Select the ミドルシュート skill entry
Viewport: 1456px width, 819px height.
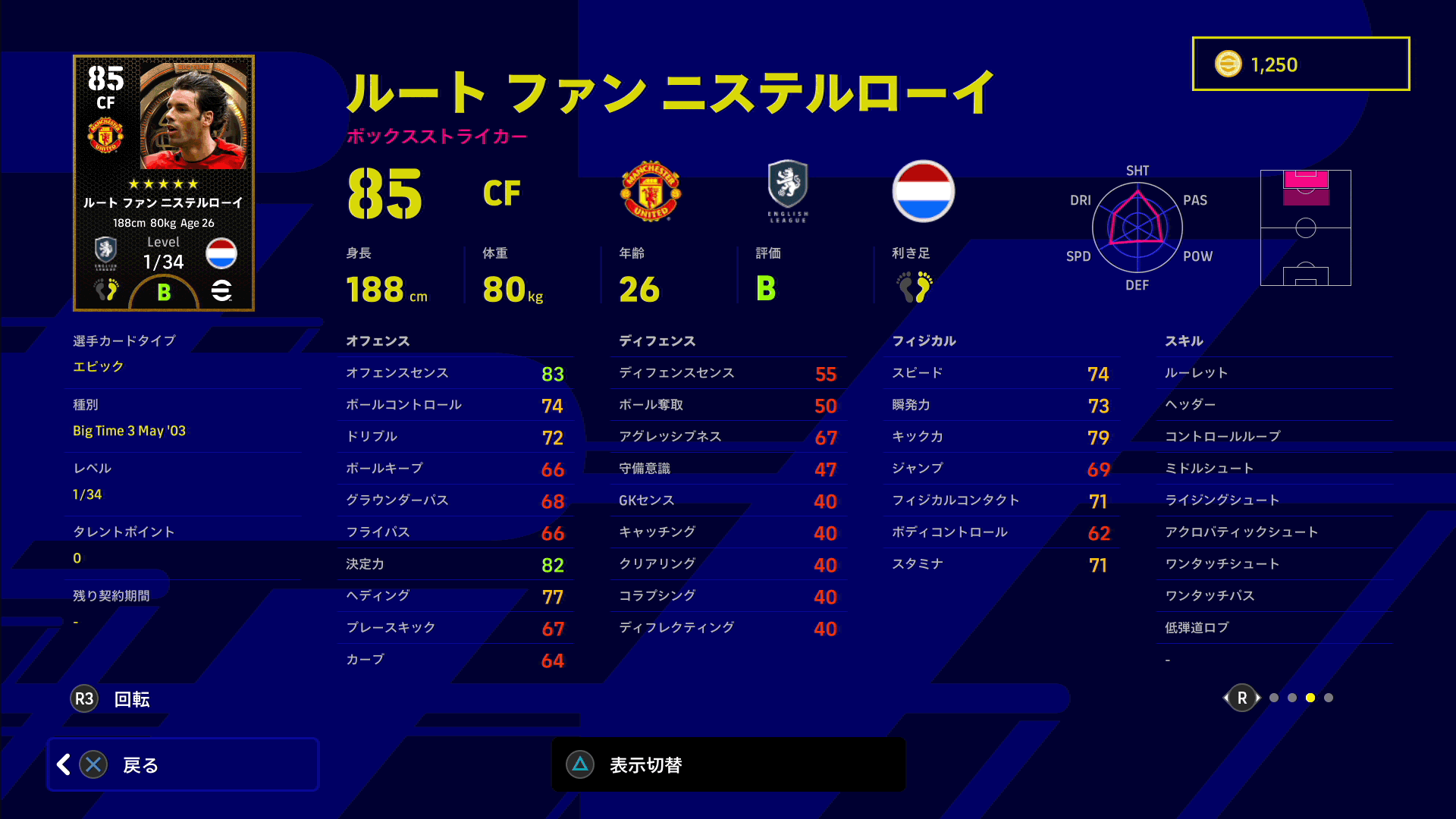pyautogui.click(x=1274, y=469)
